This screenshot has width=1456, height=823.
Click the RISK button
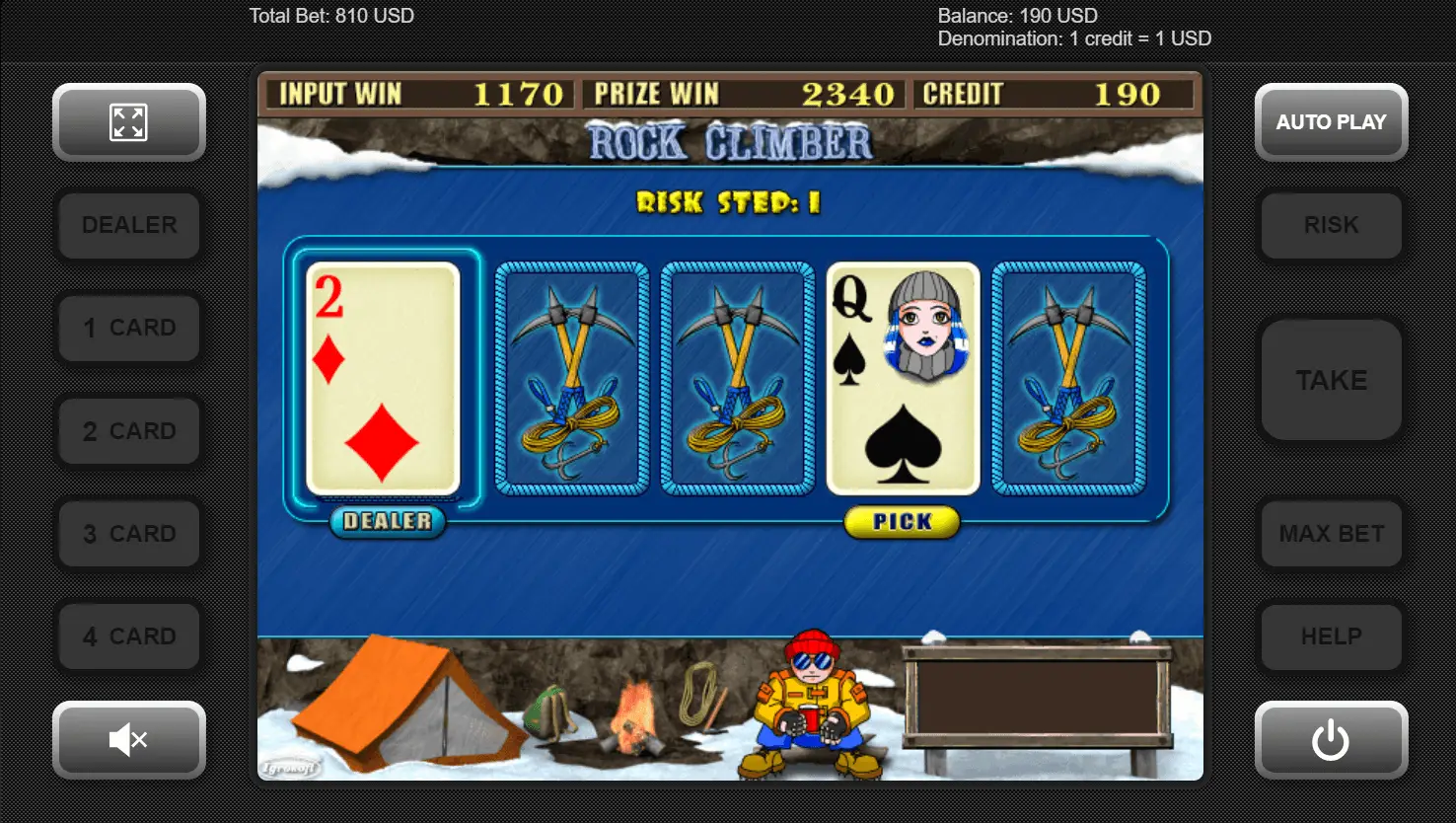coord(1331,225)
